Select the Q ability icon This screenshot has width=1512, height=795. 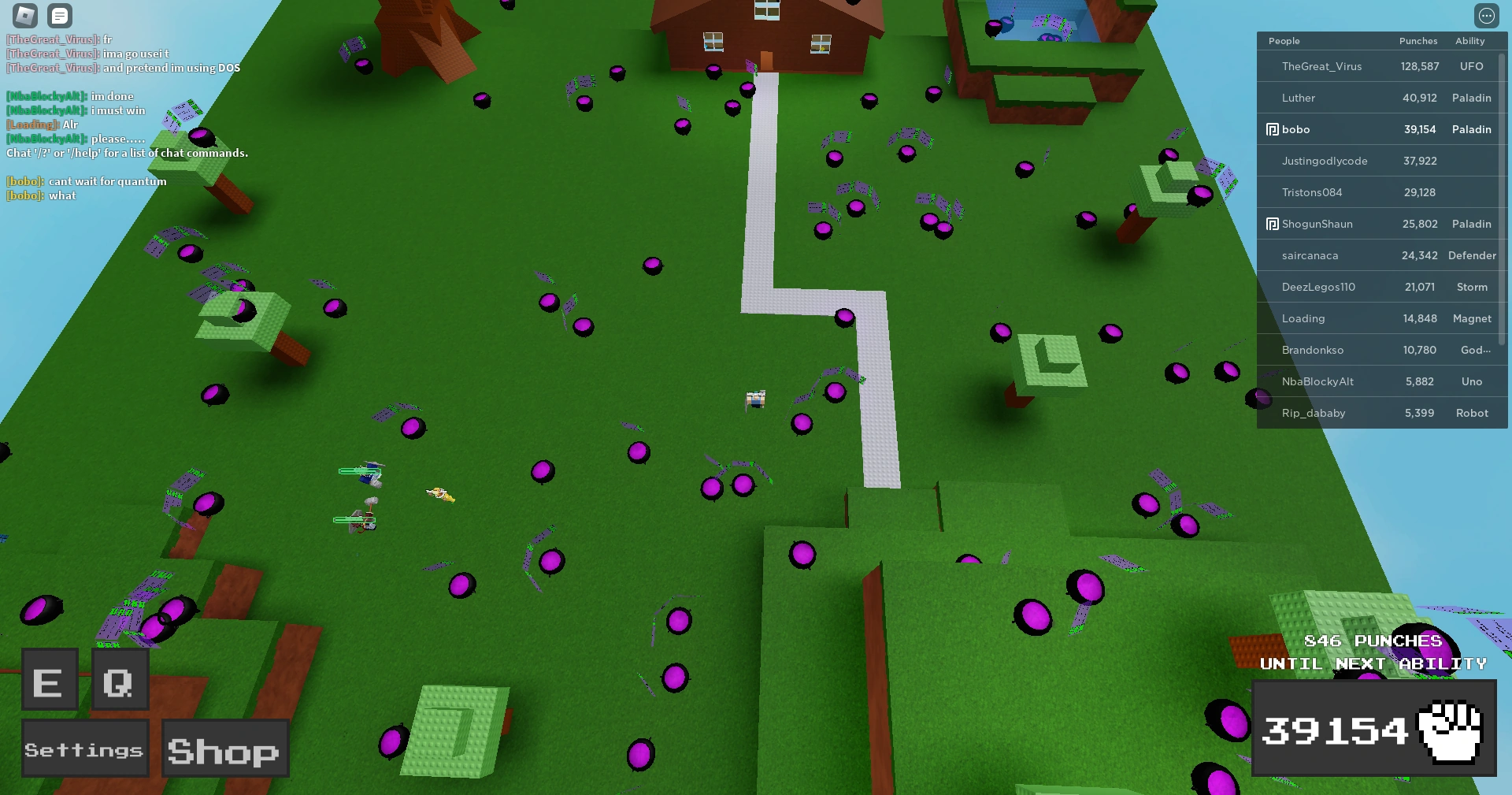coord(118,678)
